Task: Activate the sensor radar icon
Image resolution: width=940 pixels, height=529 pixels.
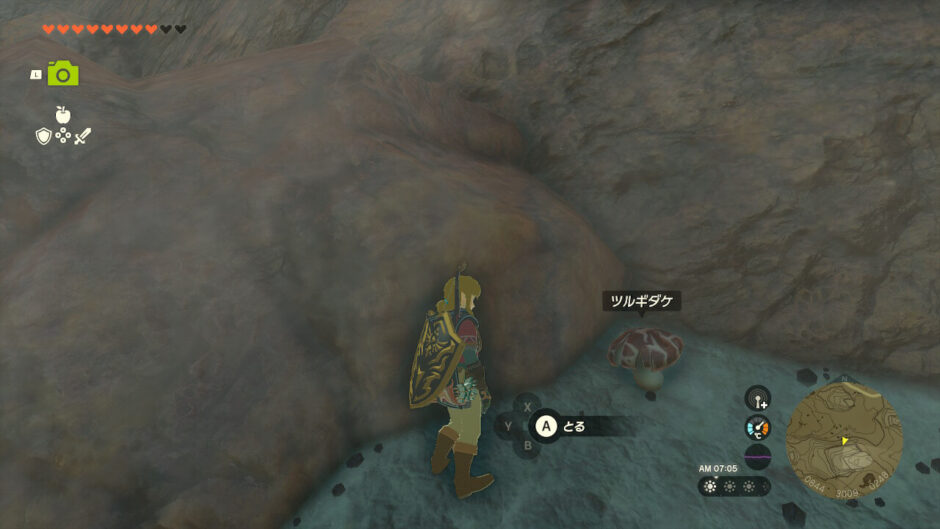Action: click(x=758, y=399)
